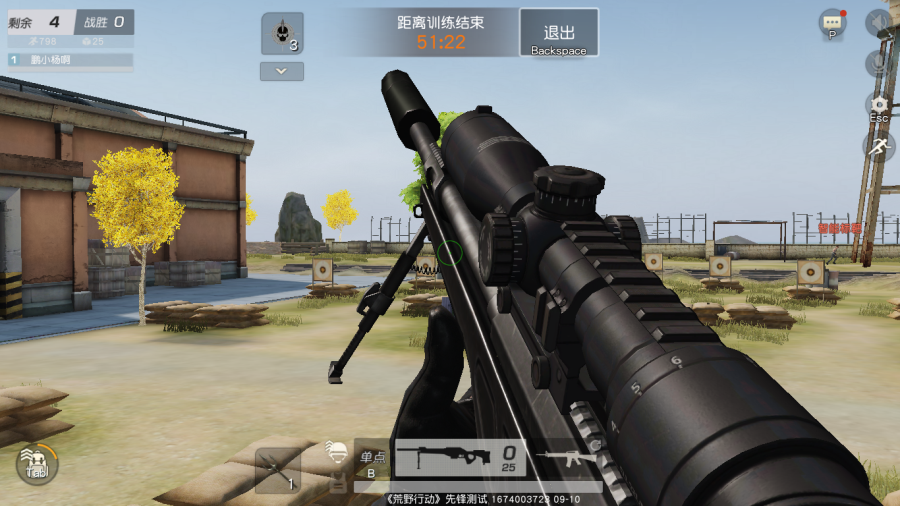Toggle the 单点 fire mode button
The image size is (900, 506).
click(x=372, y=459)
